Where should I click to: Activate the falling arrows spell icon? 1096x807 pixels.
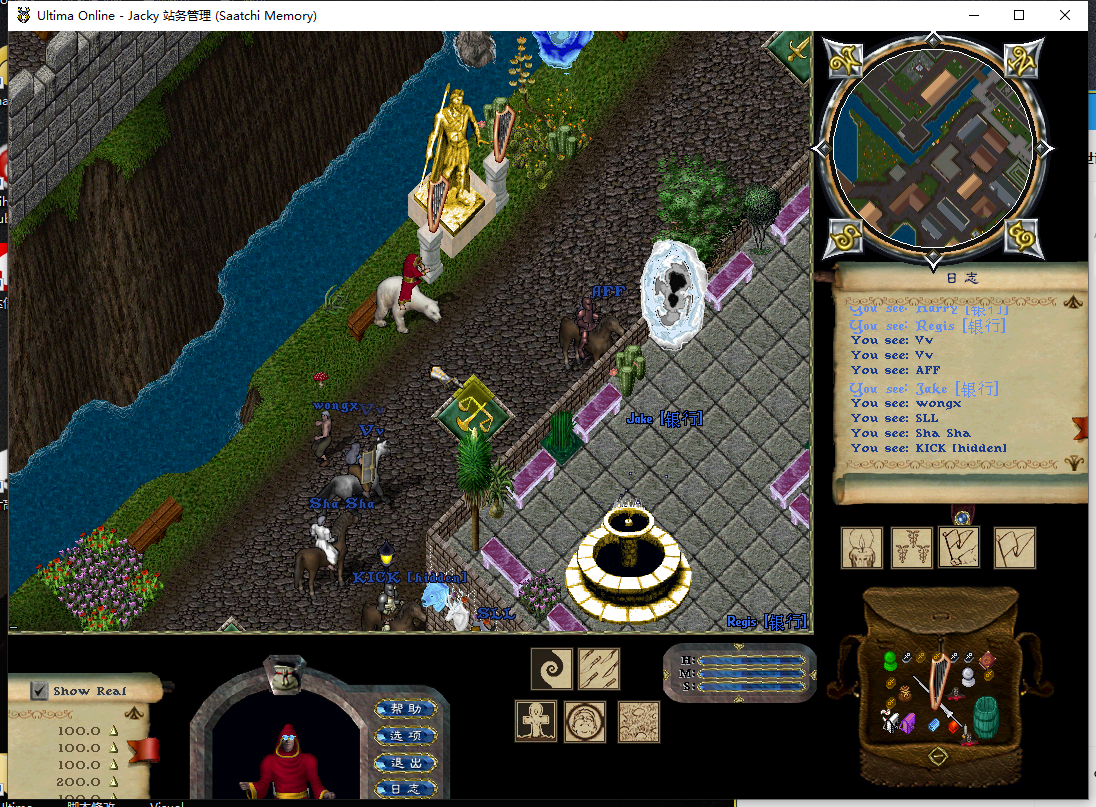(x=598, y=669)
